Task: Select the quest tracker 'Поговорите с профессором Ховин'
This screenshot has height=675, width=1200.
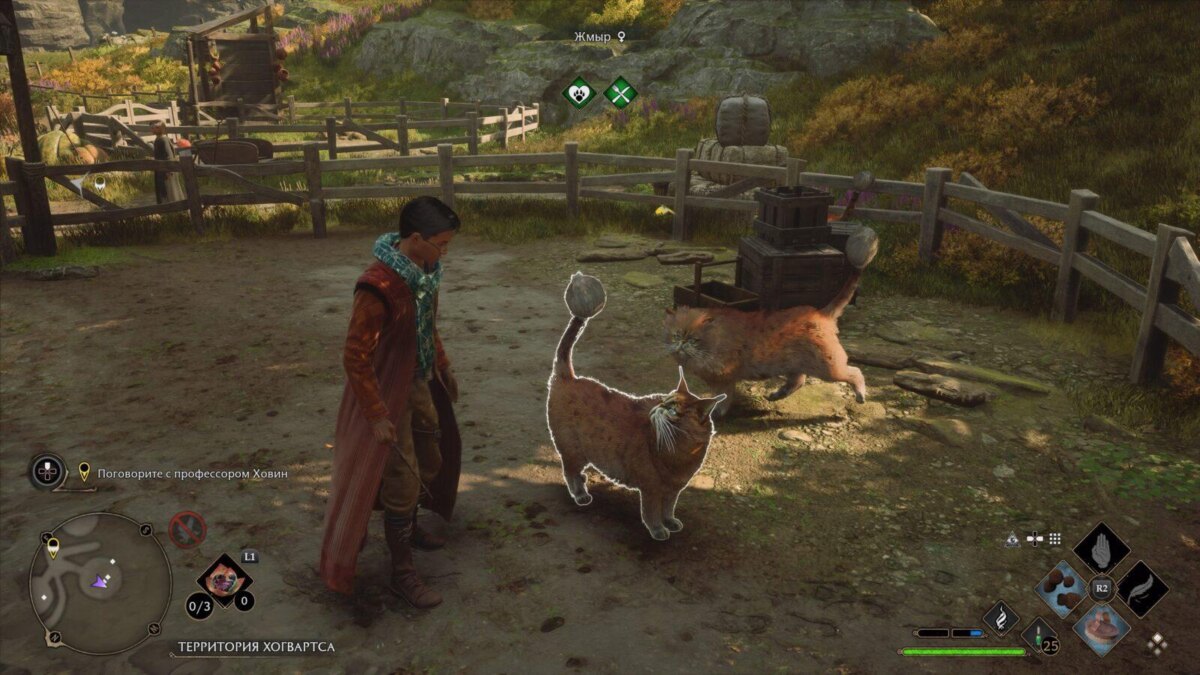Action: [x=192, y=473]
